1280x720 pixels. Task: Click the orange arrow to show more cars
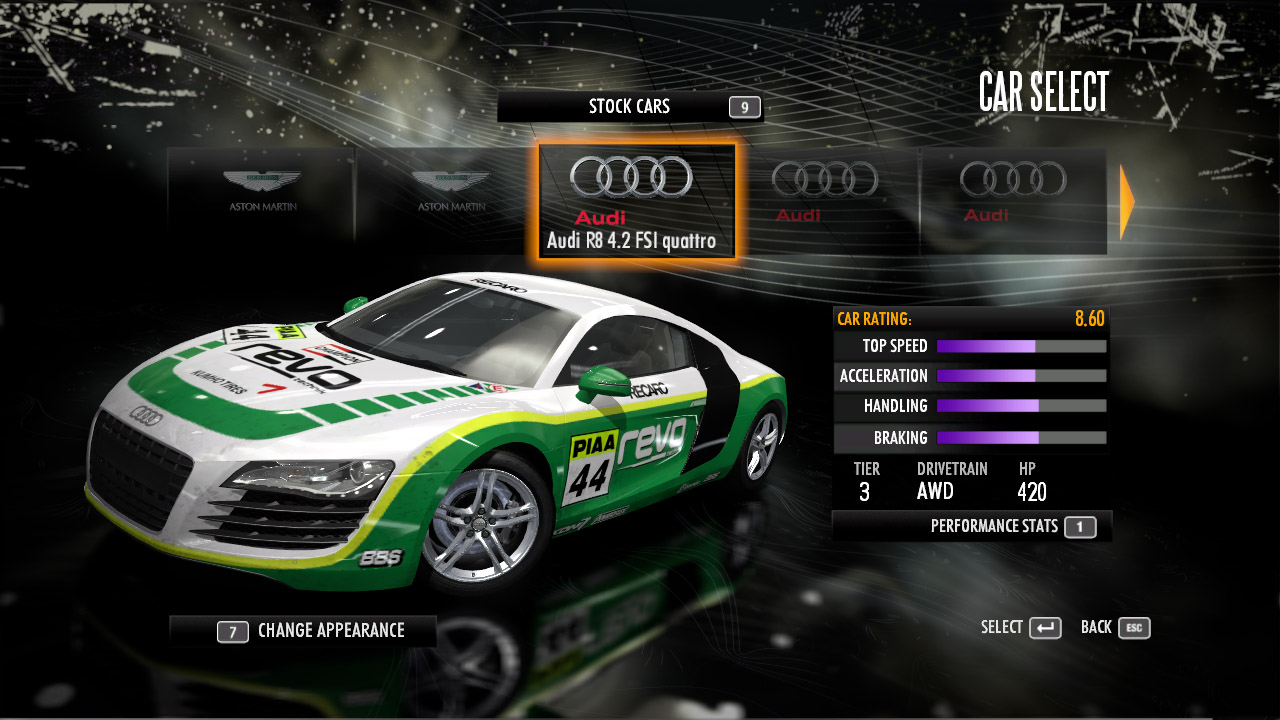(1127, 202)
